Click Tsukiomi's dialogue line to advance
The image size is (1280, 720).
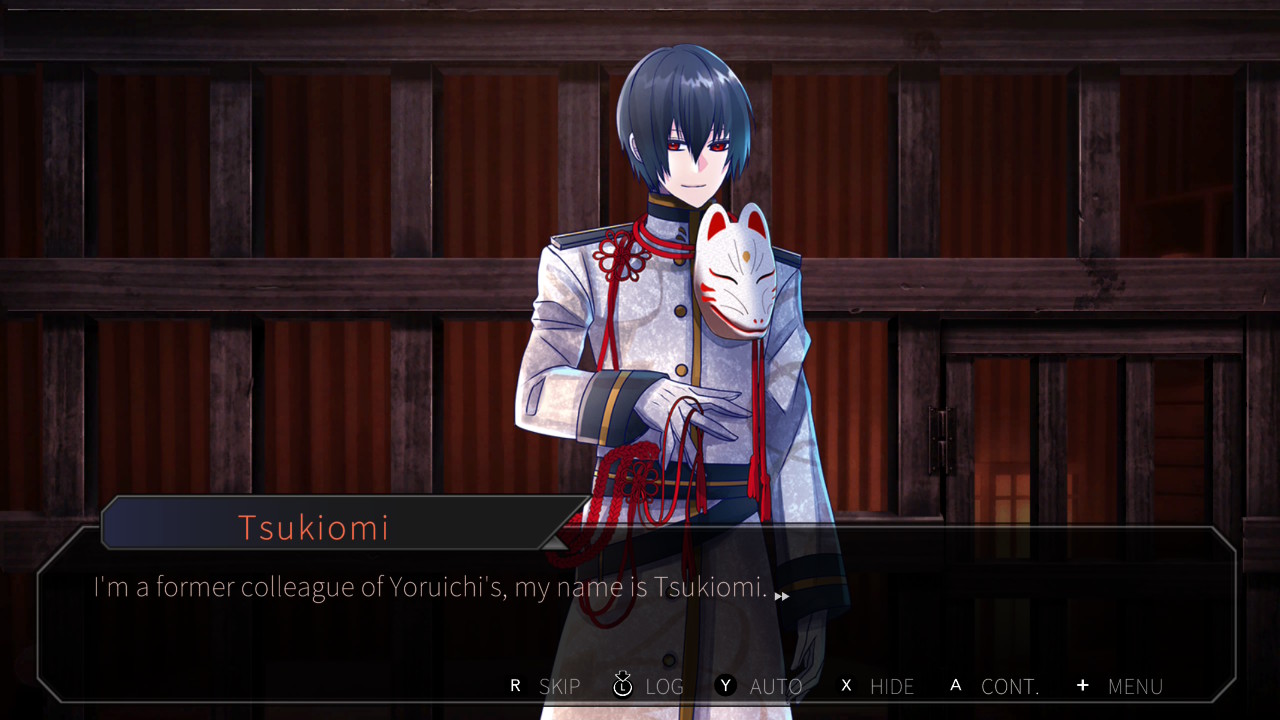coord(430,588)
